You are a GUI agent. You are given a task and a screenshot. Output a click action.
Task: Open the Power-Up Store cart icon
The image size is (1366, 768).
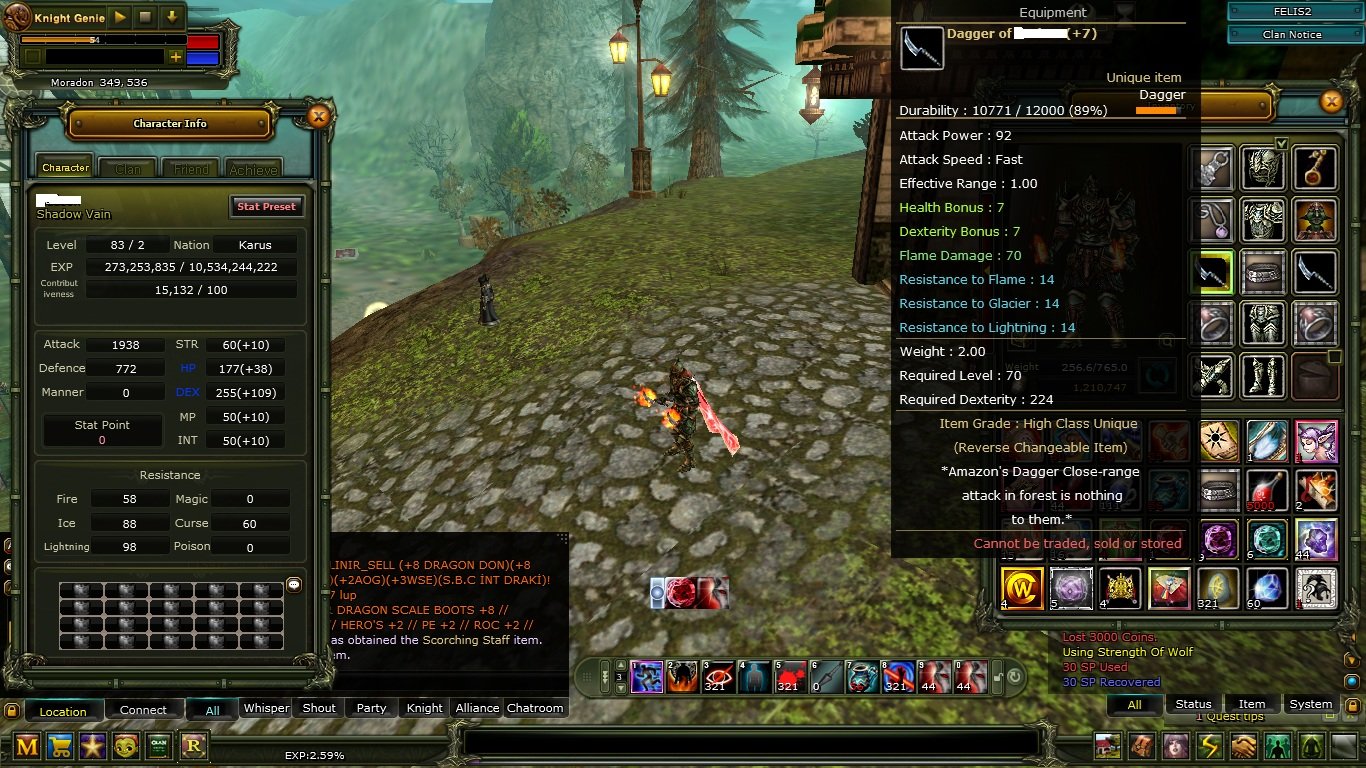coord(59,746)
